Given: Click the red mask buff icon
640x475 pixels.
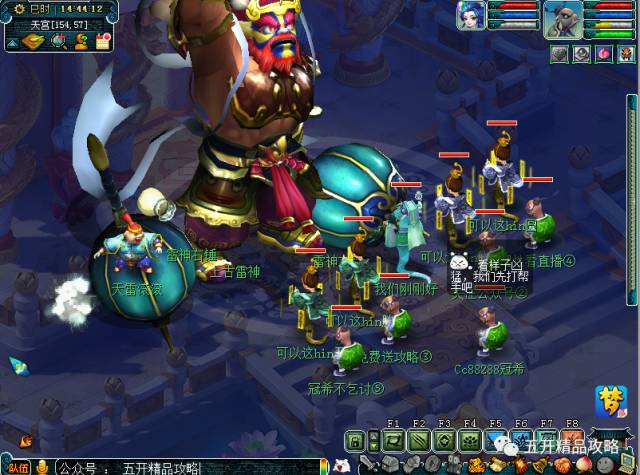Looking at the screenshot, I should (x=626, y=54).
